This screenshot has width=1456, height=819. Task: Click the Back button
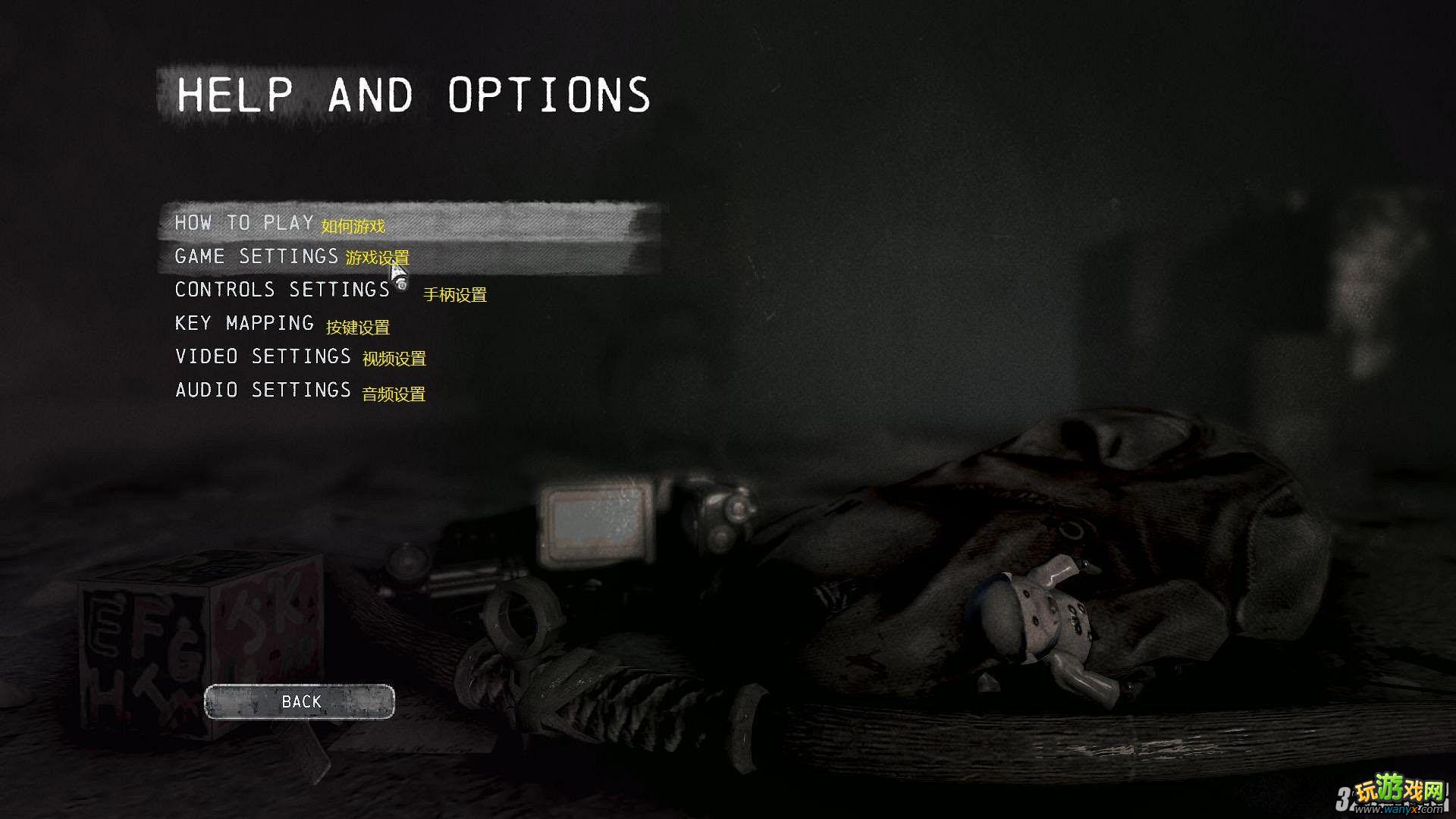tap(300, 701)
